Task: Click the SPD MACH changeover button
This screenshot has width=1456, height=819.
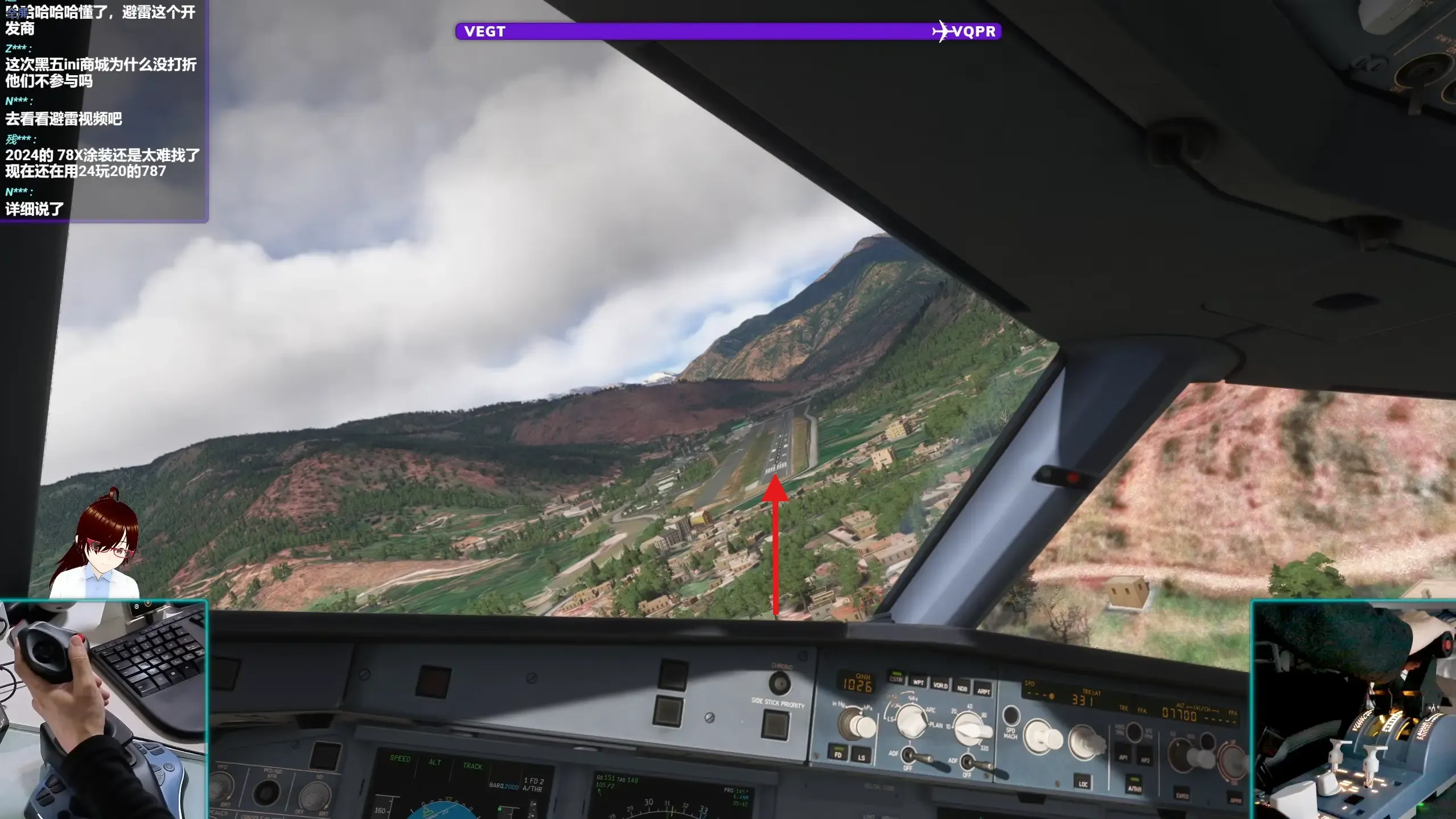Action: 1011,715
